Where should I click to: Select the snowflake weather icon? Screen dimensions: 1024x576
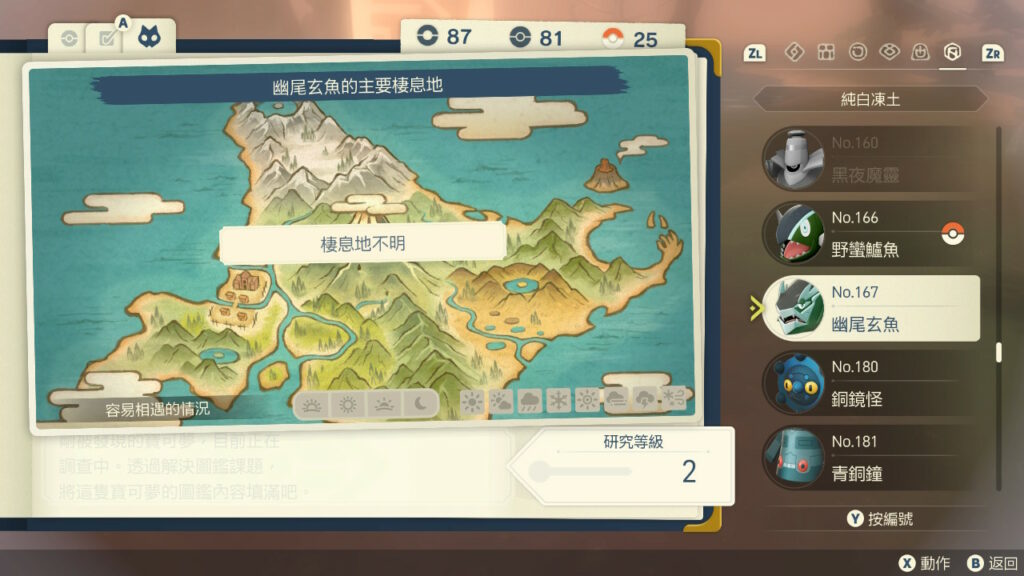coord(557,402)
